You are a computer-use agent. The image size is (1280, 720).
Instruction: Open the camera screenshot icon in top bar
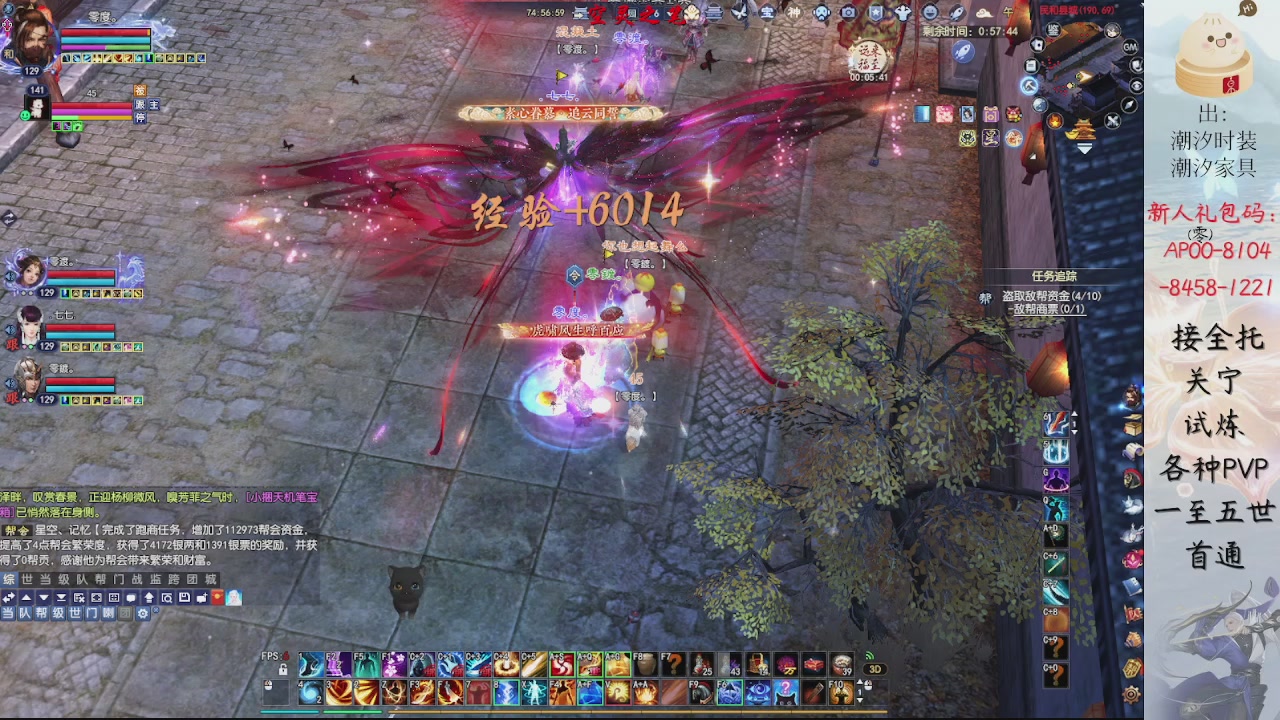pyautogui.click(x=849, y=13)
